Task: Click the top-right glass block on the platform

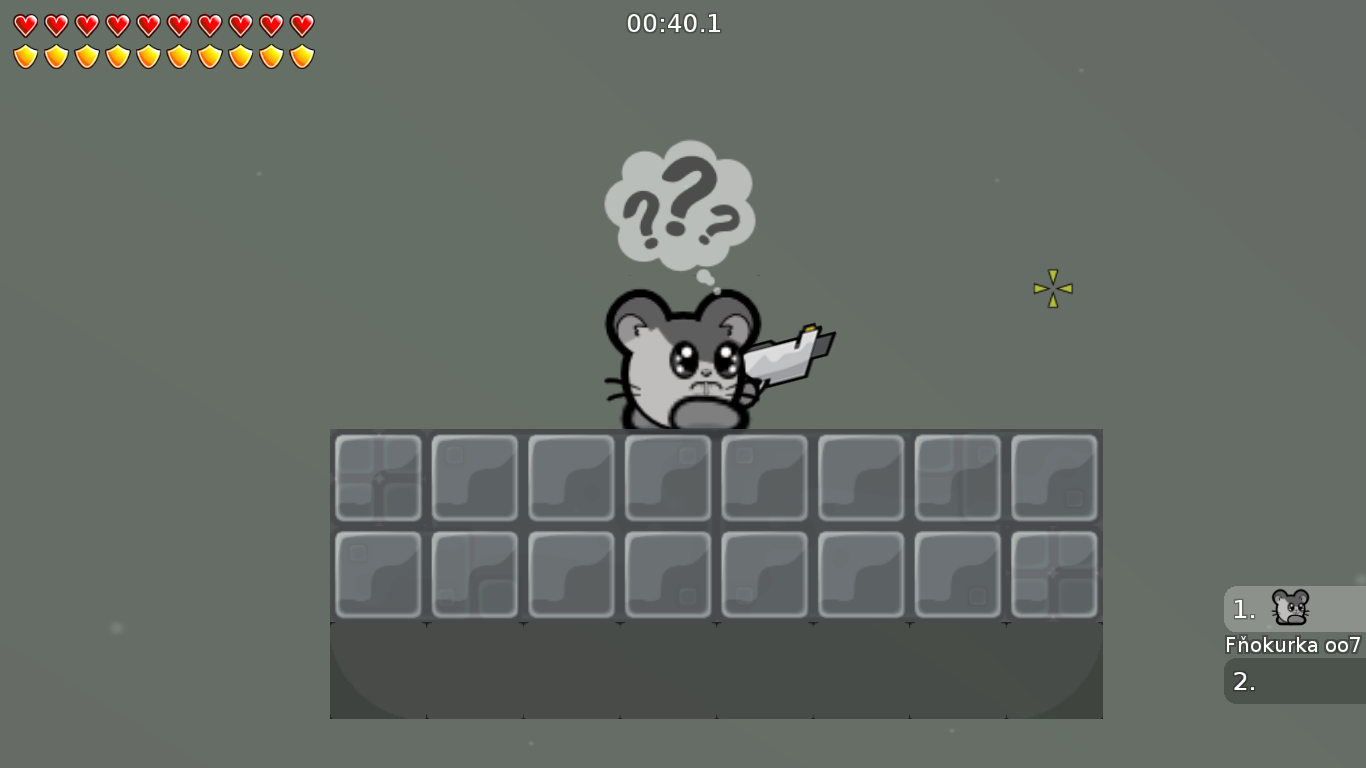Action: click(x=1054, y=477)
